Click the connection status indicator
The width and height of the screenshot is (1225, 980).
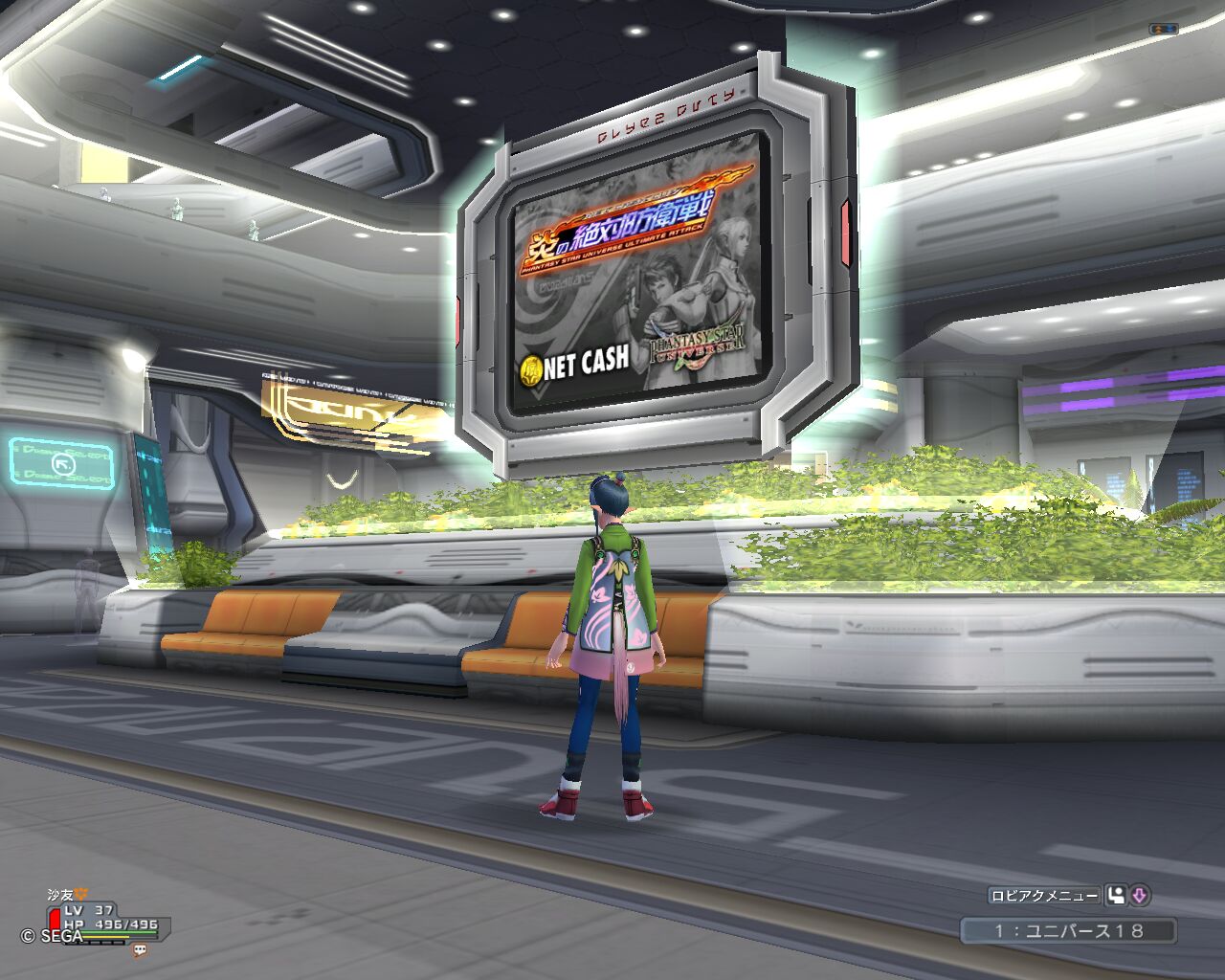[1163, 30]
